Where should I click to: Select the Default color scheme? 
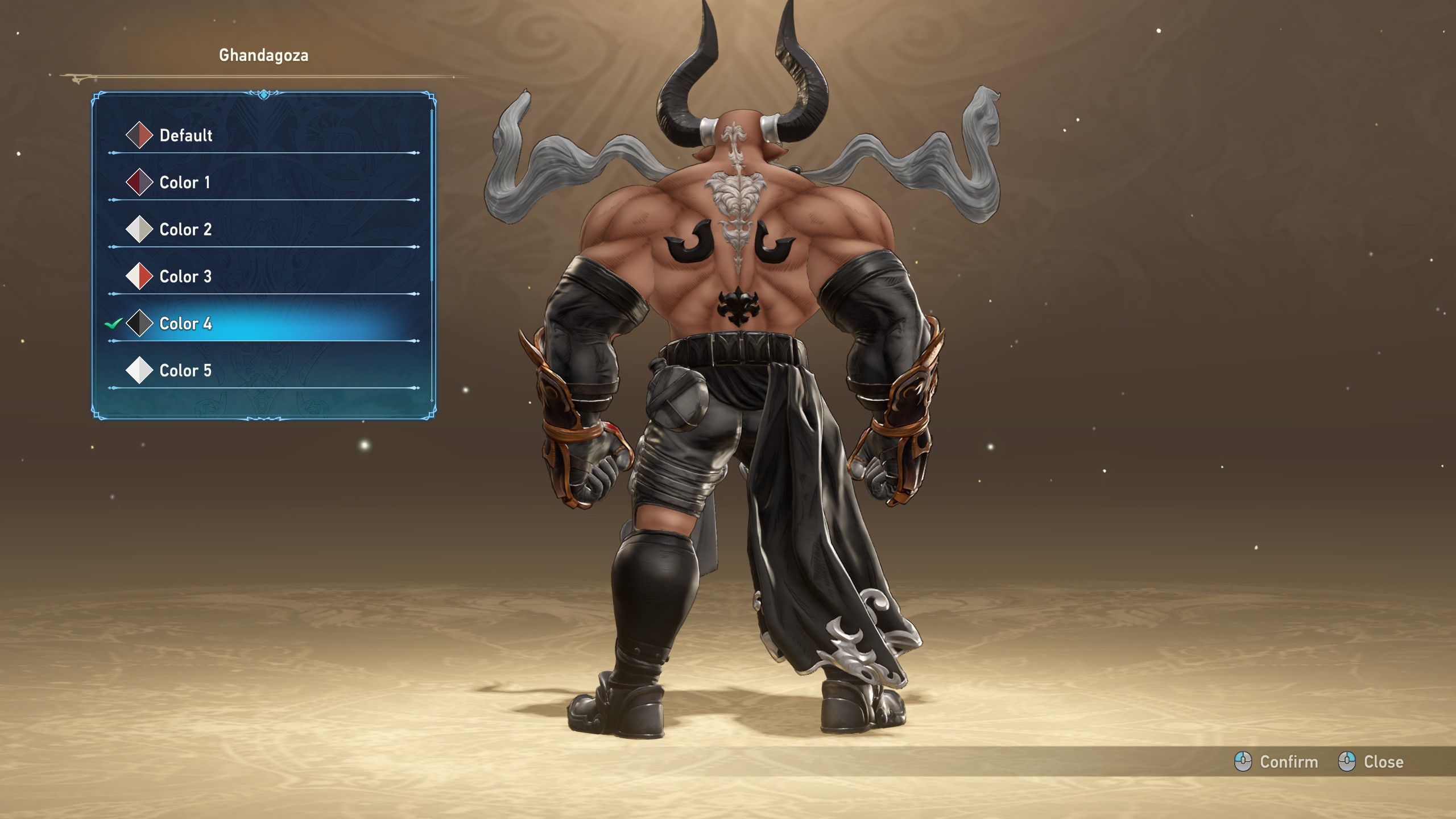pos(185,135)
